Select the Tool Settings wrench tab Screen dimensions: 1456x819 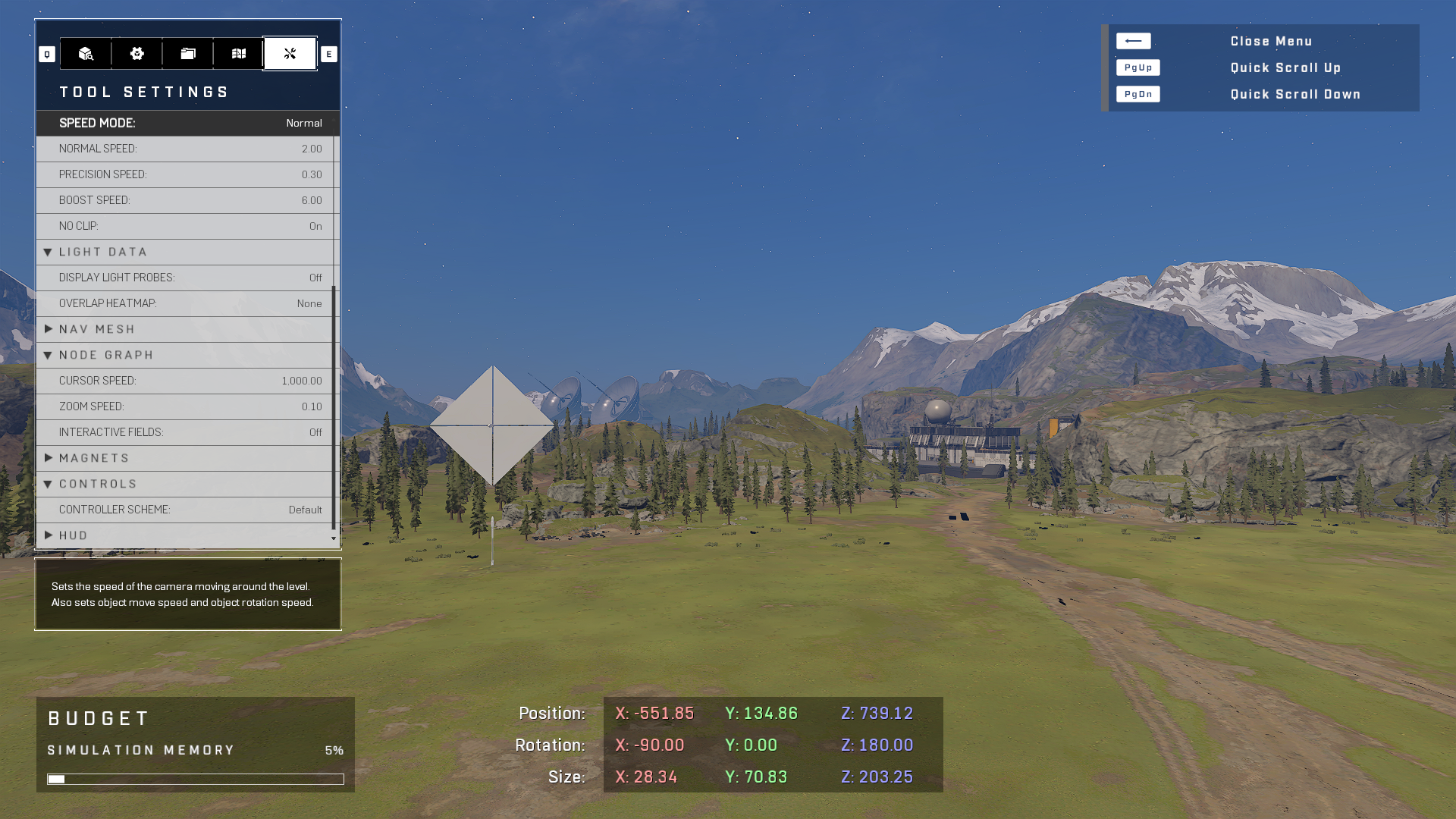(x=290, y=54)
